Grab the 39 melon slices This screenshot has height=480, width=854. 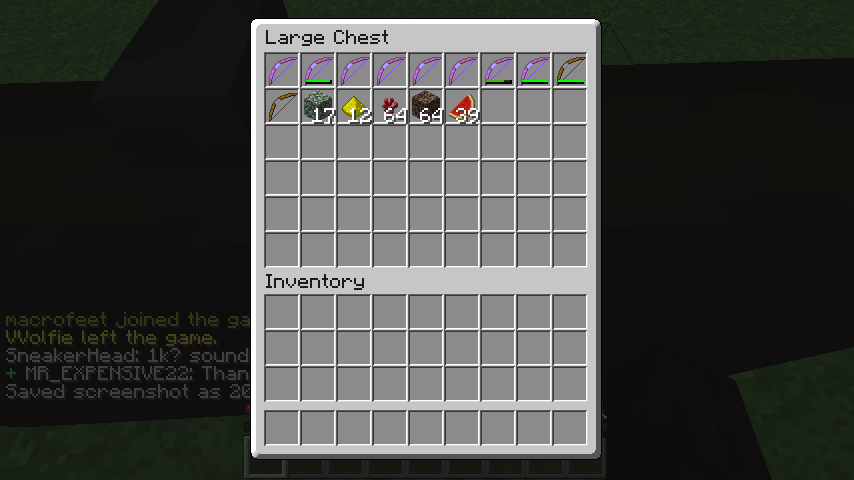coord(462,106)
